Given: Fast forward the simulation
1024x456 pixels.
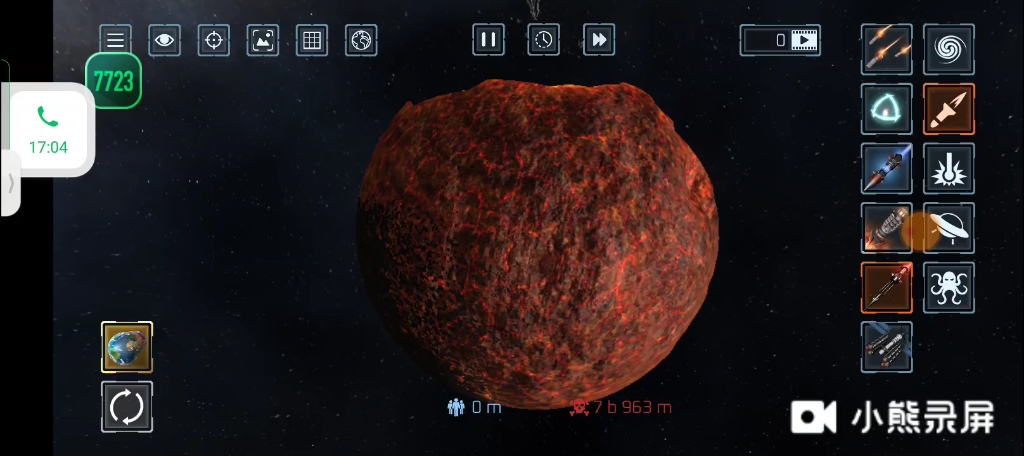Looking at the screenshot, I should point(599,40).
